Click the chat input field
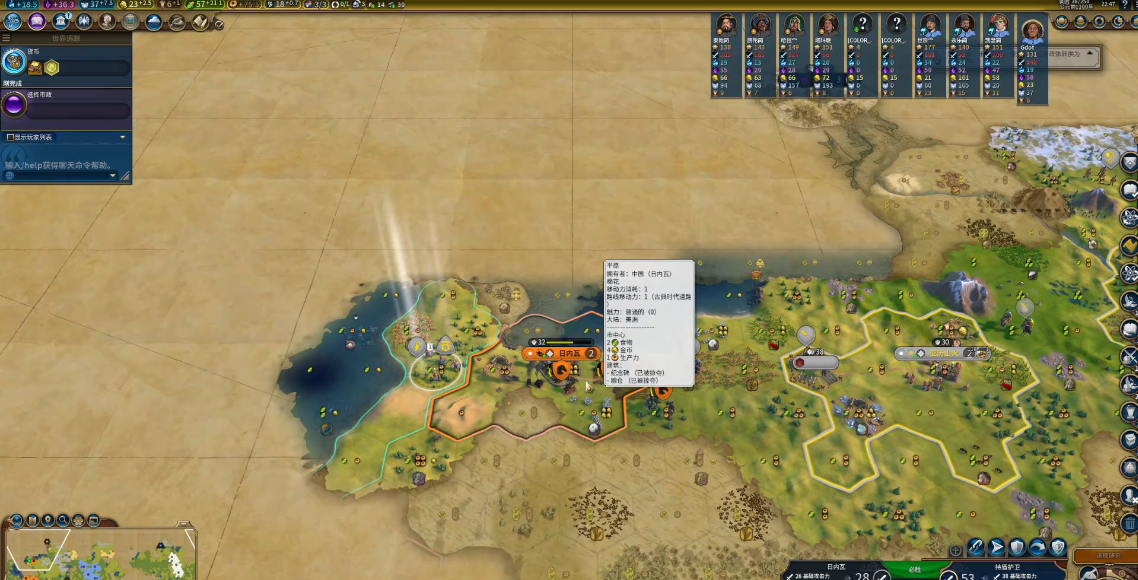 [x=60, y=165]
